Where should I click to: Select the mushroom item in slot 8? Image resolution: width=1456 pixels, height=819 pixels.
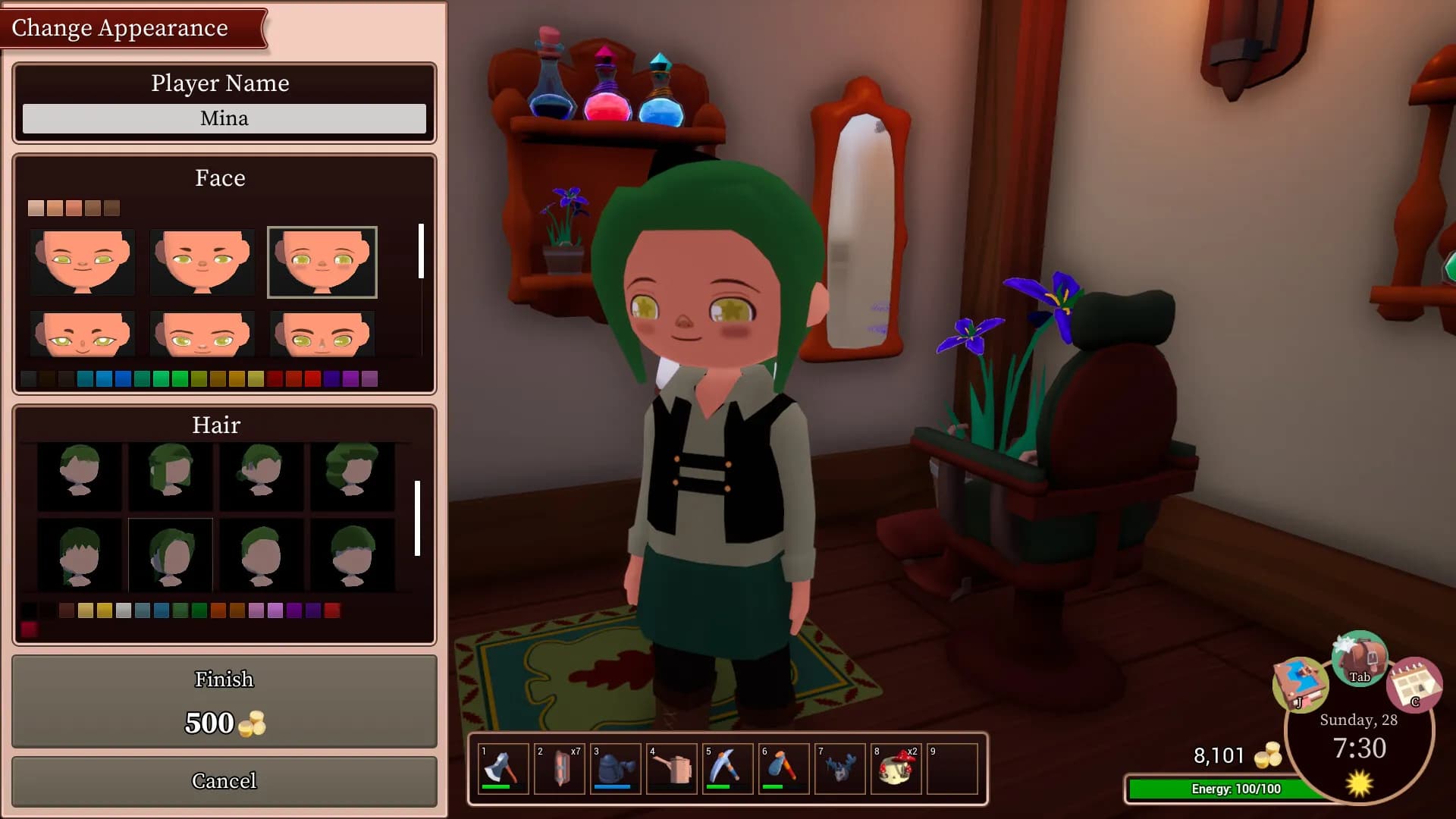pyautogui.click(x=896, y=769)
